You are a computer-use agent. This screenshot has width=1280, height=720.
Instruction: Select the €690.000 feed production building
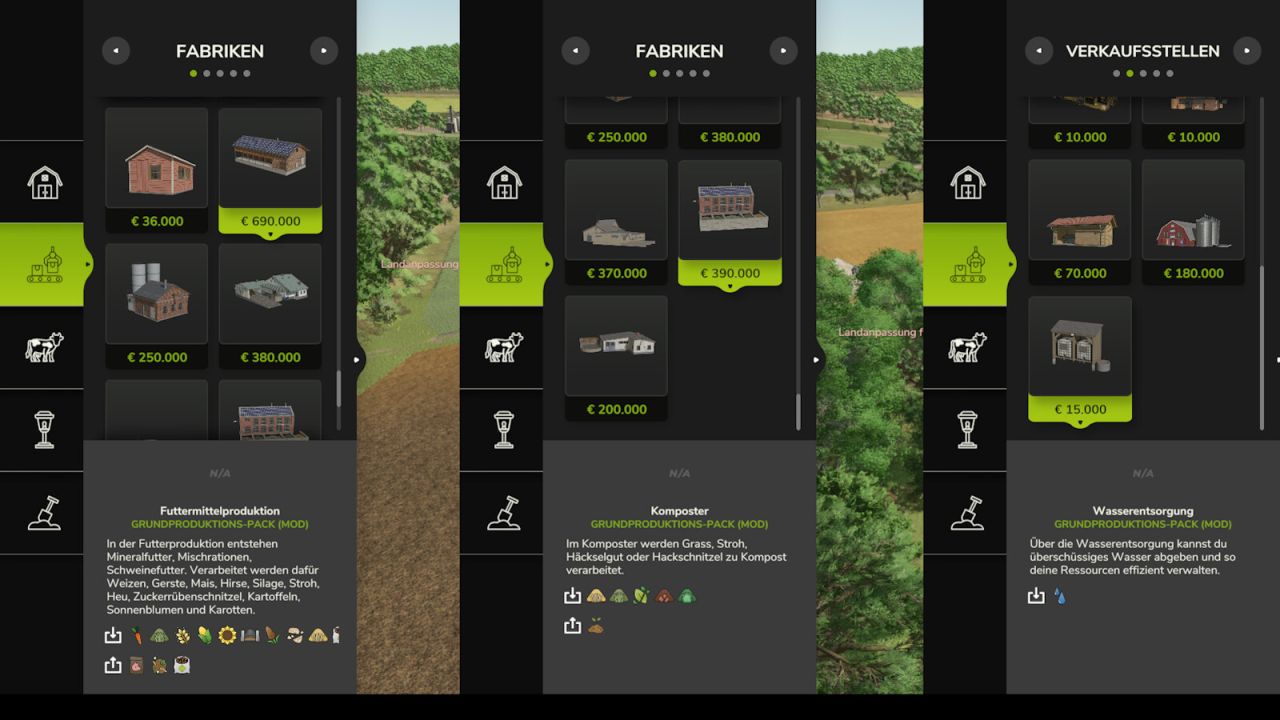click(270, 160)
